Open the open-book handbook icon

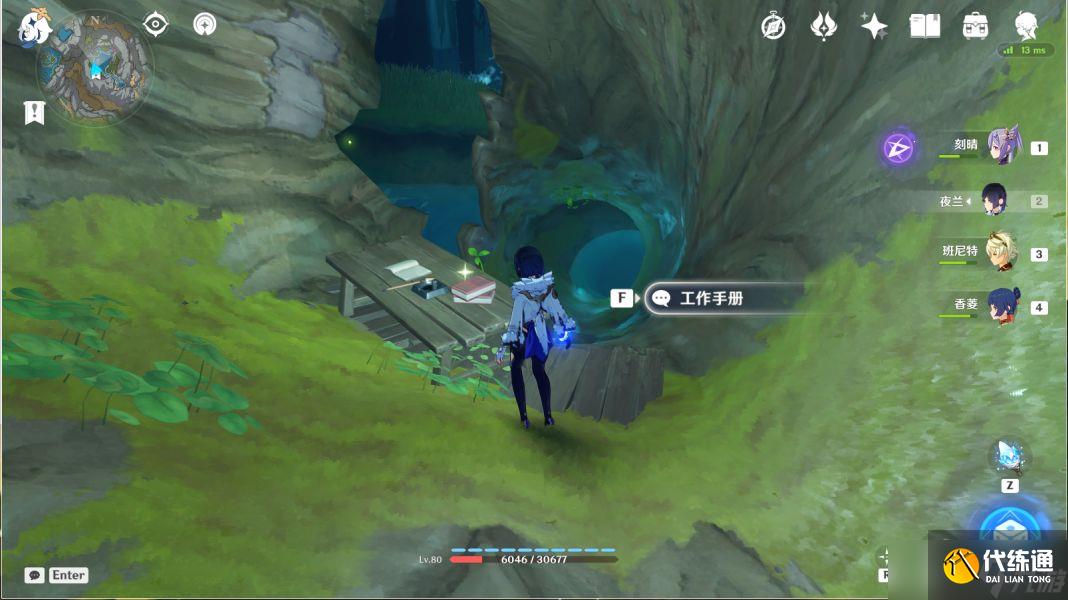coord(925,26)
